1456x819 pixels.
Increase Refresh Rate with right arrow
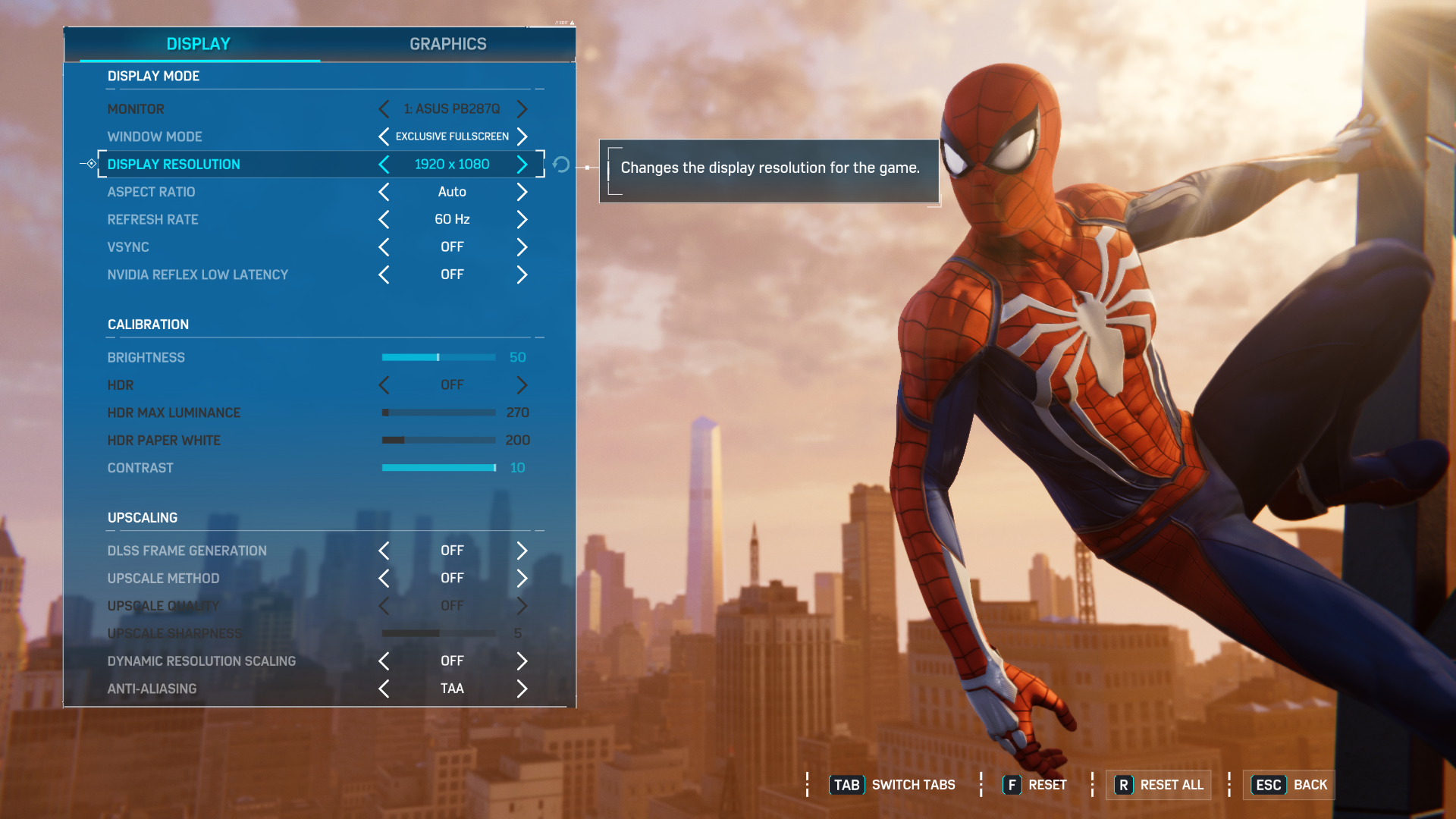click(x=522, y=220)
